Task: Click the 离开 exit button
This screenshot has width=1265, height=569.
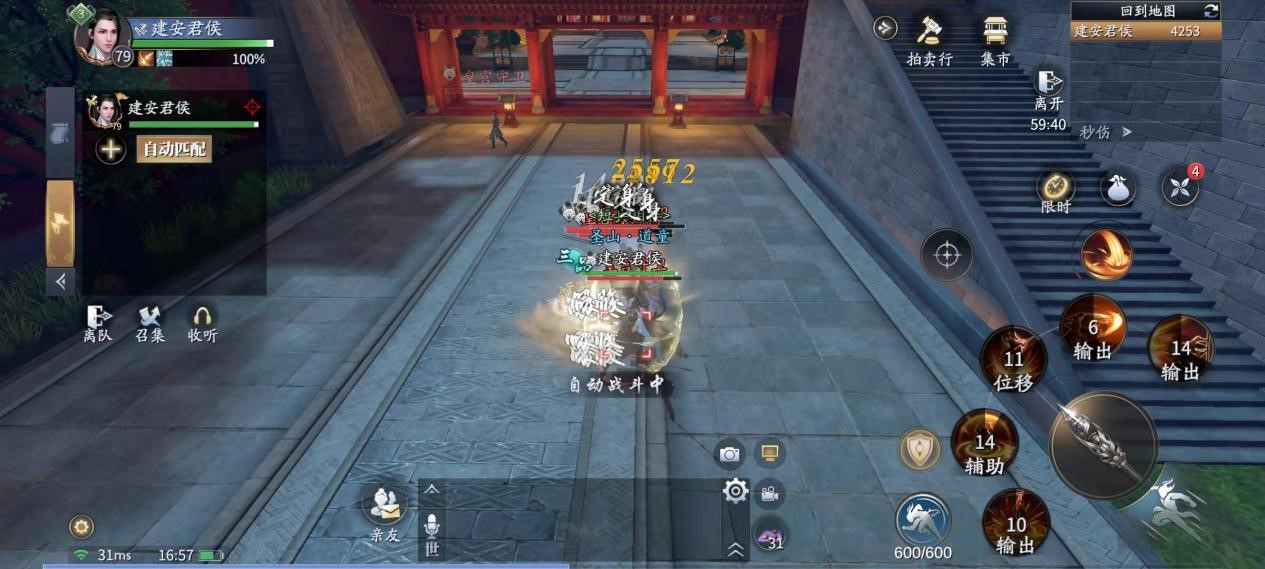Action: pyautogui.click(x=1048, y=90)
